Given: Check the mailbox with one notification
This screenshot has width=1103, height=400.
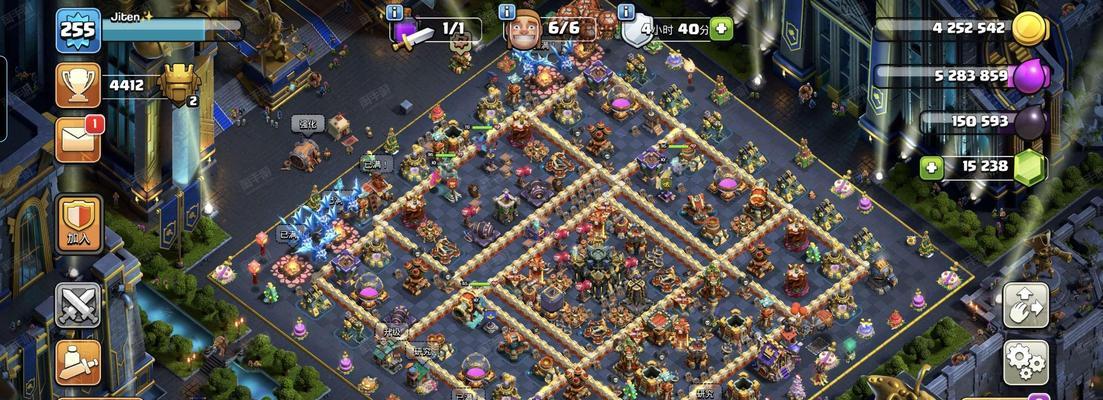Looking at the screenshot, I should [77, 140].
